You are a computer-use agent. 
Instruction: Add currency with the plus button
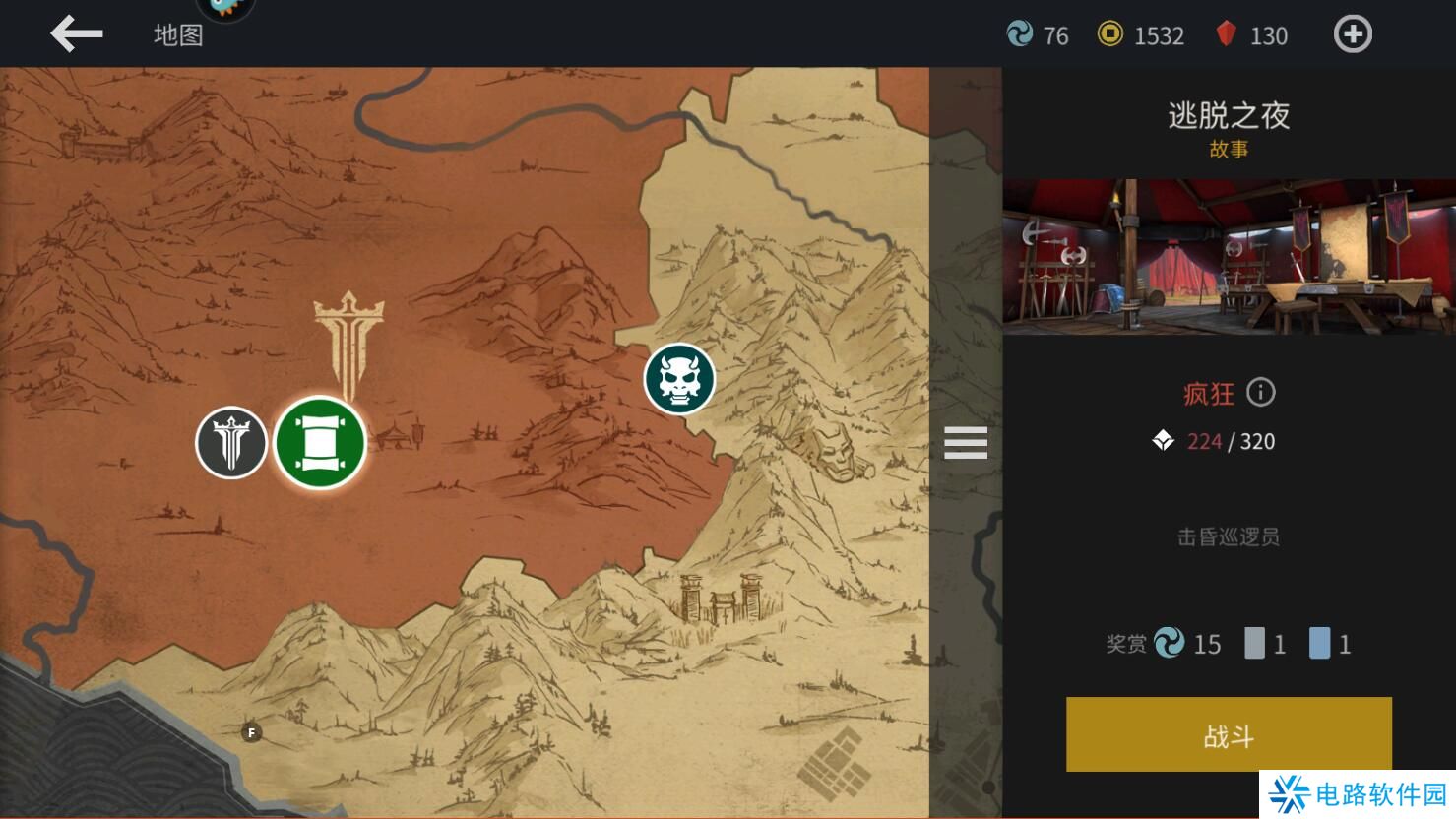click(x=1353, y=34)
